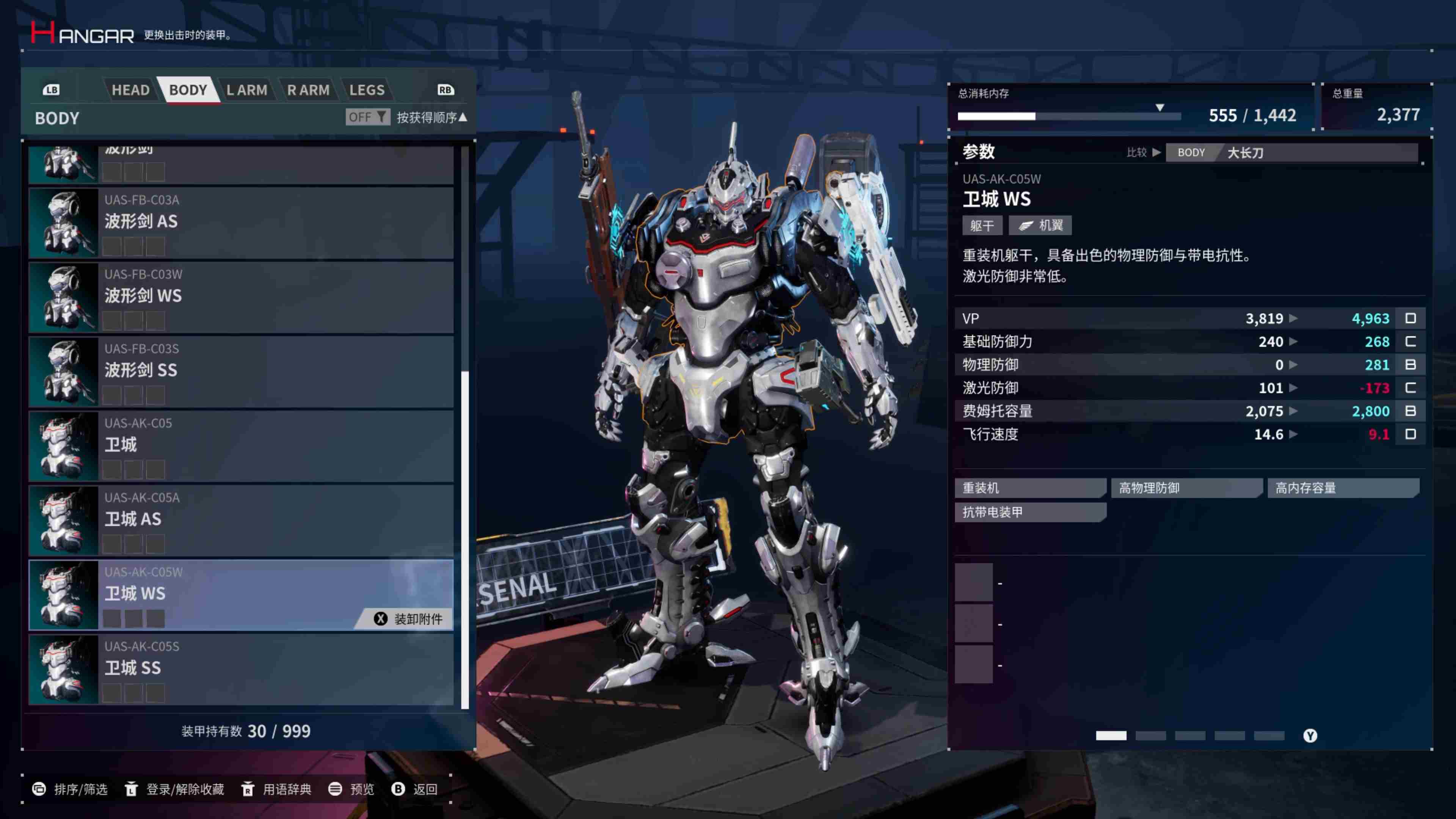Select 波形剑 AS body armor
Viewport: 1456px width, 819px height.
pos(242,223)
